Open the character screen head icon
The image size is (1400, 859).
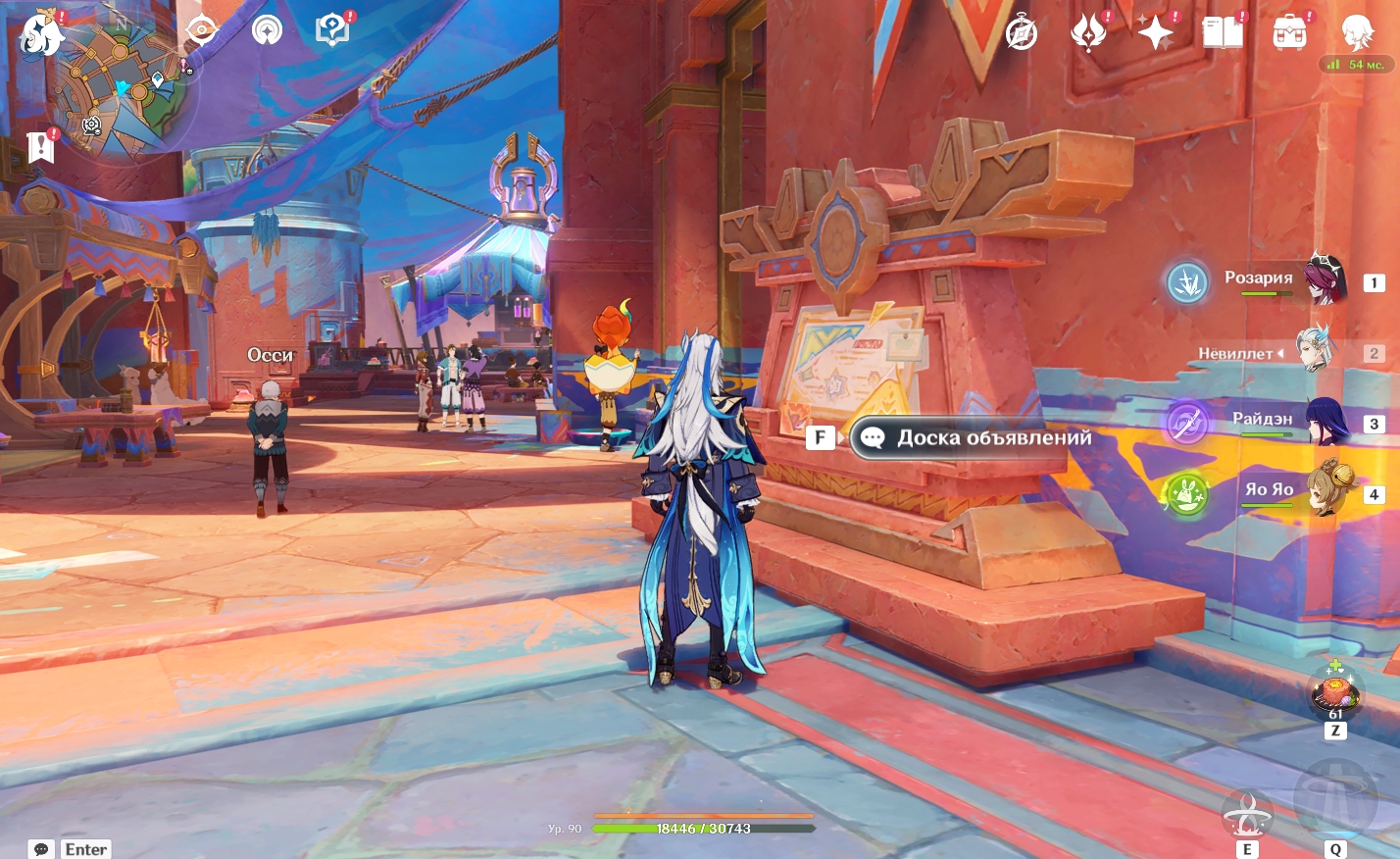(1357, 33)
